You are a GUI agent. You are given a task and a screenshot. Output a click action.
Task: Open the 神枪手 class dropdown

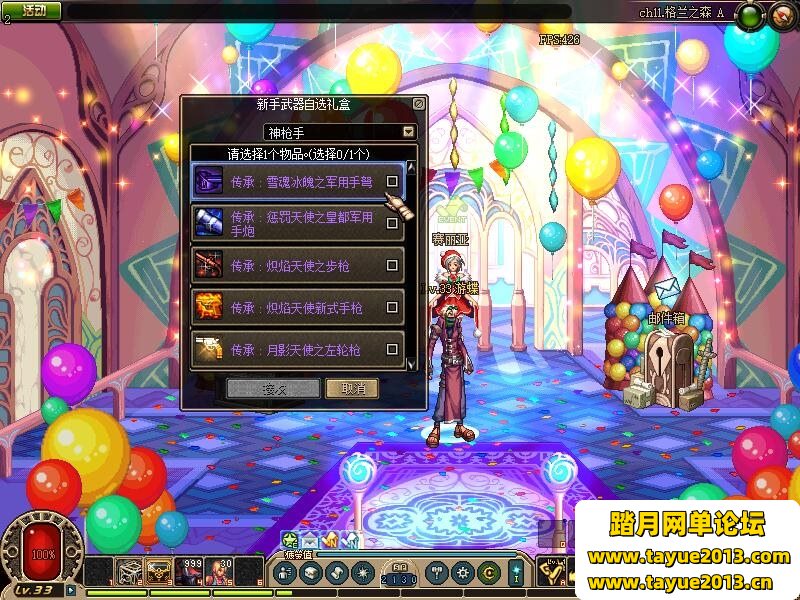(408, 132)
